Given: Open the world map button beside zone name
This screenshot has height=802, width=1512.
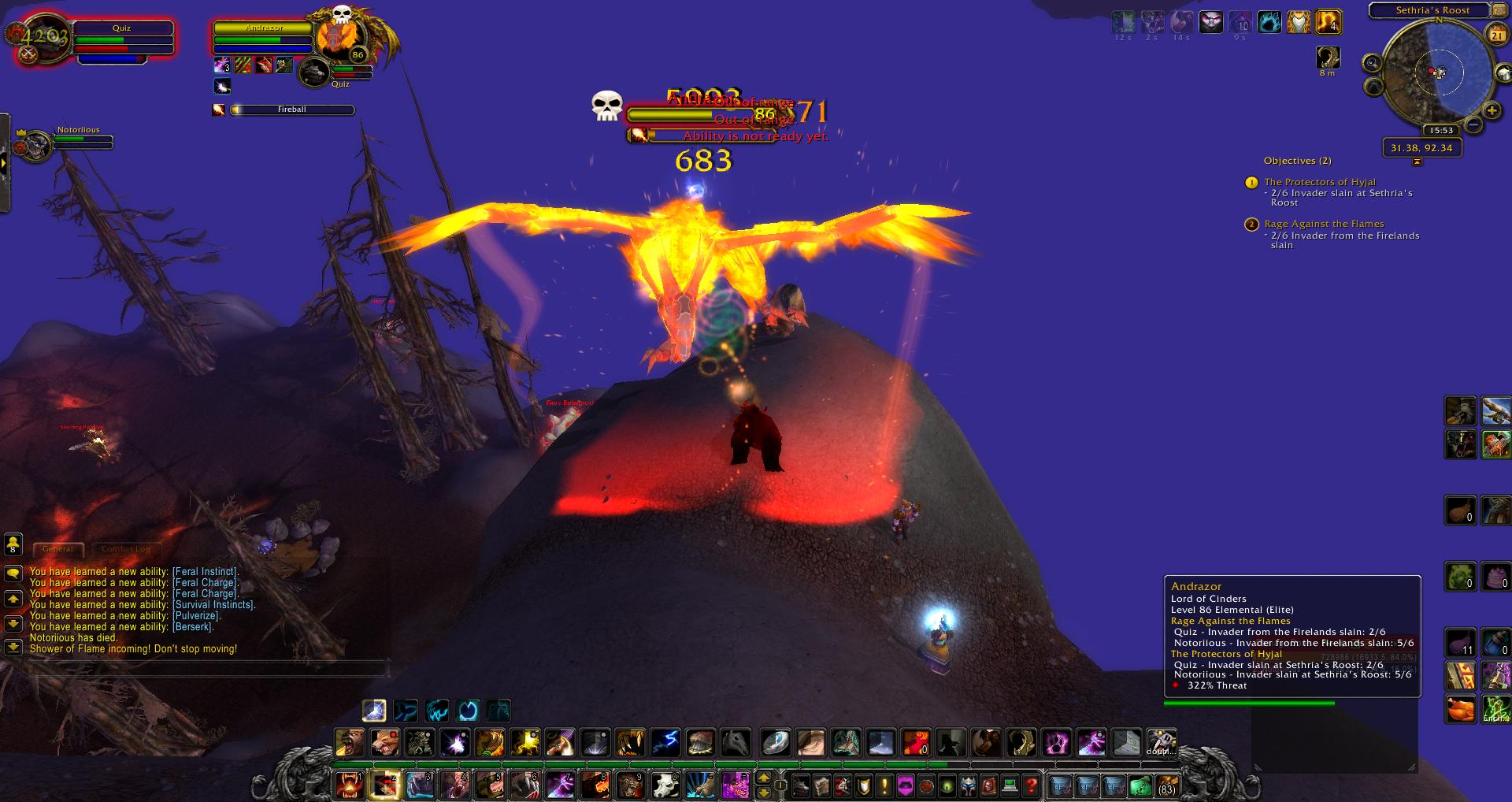Looking at the screenshot, I should point(1499,10).
